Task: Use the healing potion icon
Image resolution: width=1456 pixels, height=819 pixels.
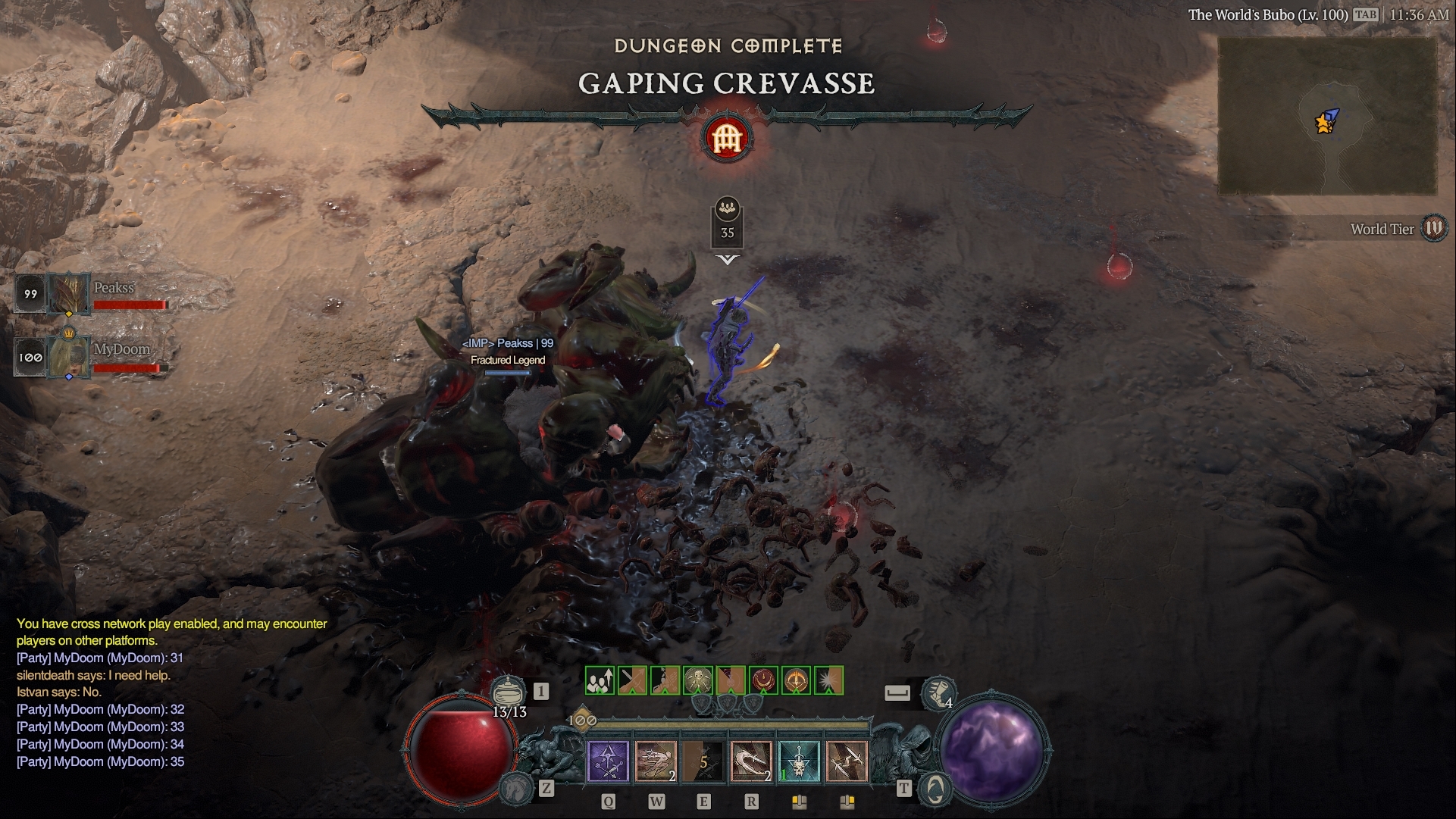Action: (x=509, y=691)
